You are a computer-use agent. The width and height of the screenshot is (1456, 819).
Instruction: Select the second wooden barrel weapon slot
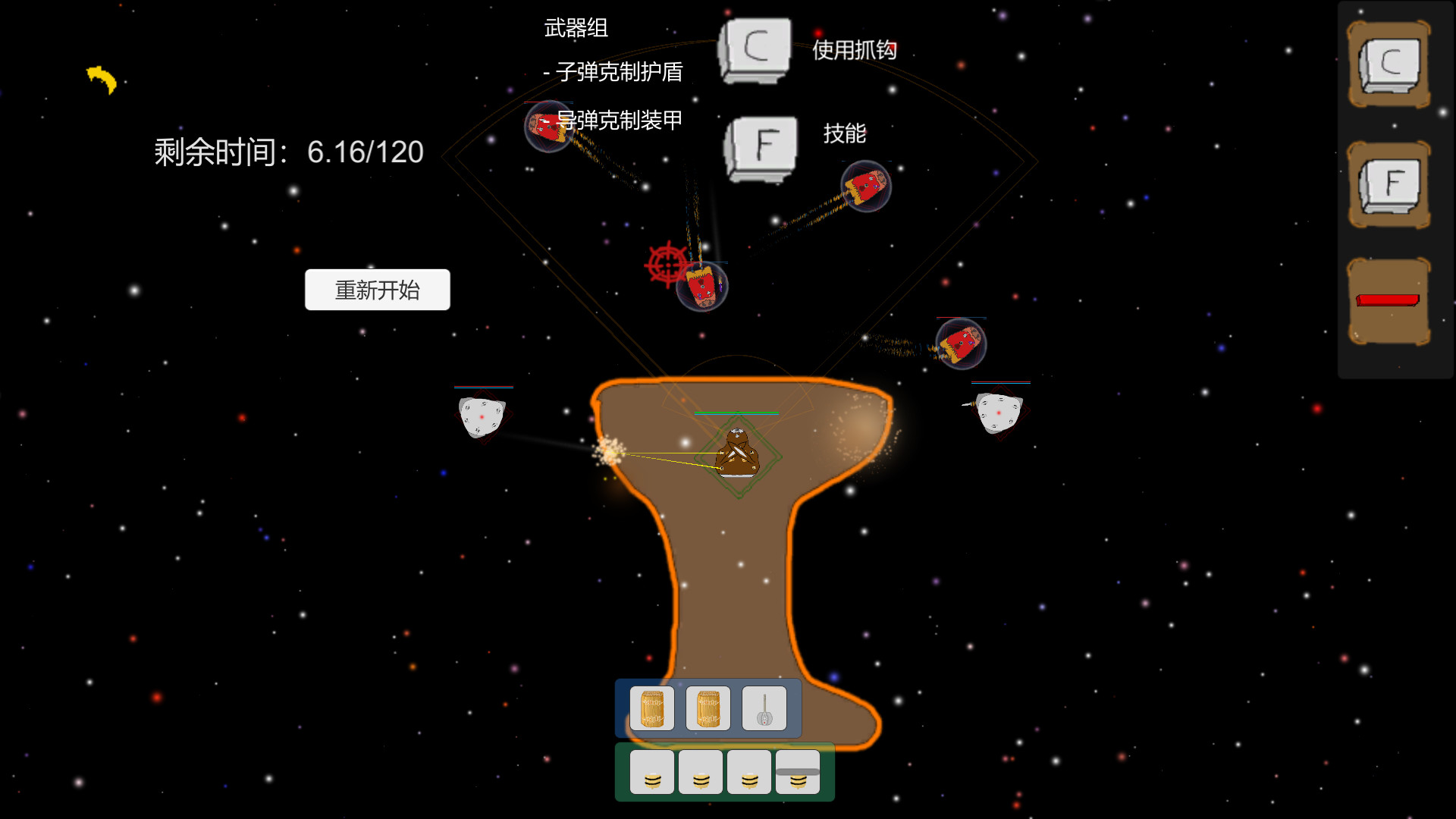tap(708, 708)
